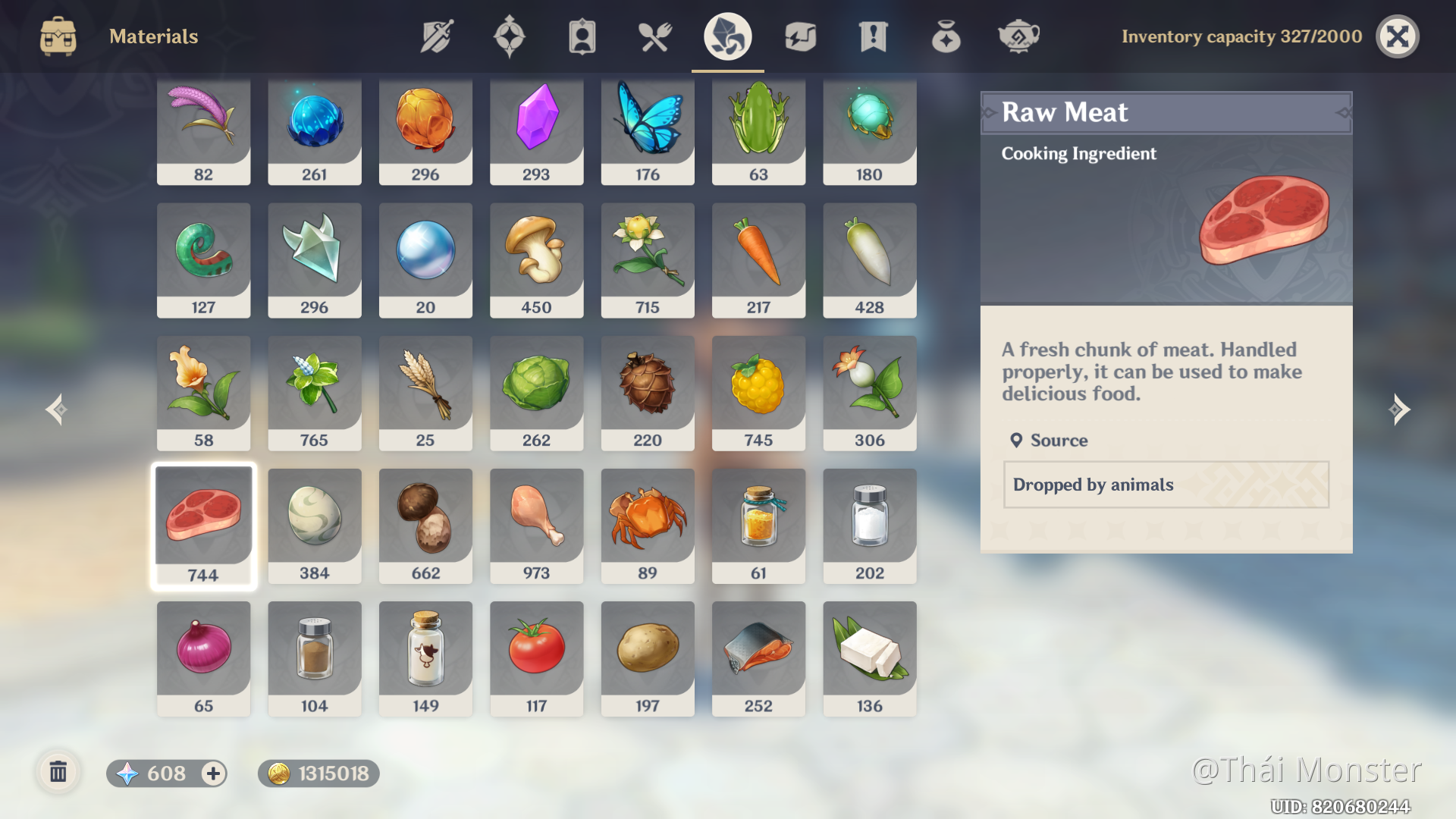Image resolution: width=1456 pixels, height=819 pixels.
Task: Go to previous item with left arrow
Action: pos(56,409)
